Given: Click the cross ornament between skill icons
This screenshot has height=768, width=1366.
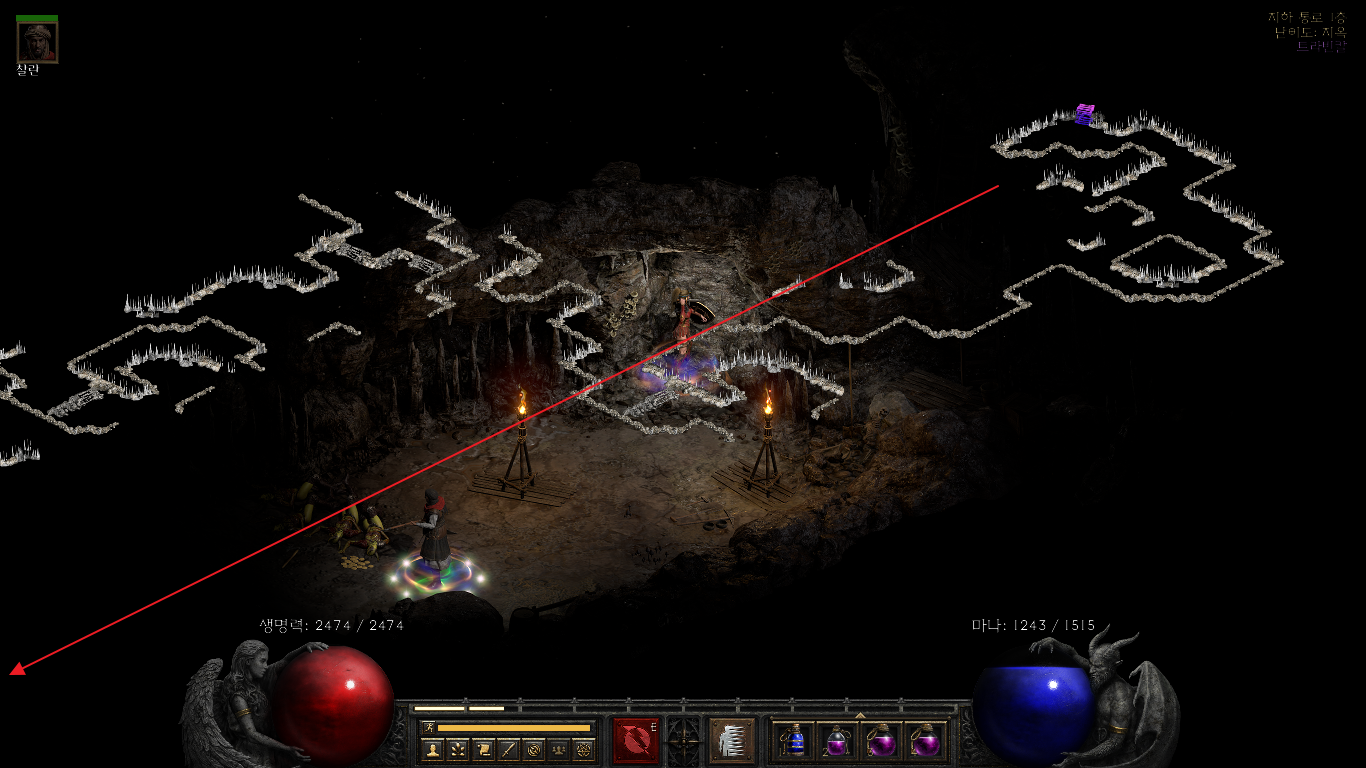Looking at the screenshot, I should coord(683,741).
